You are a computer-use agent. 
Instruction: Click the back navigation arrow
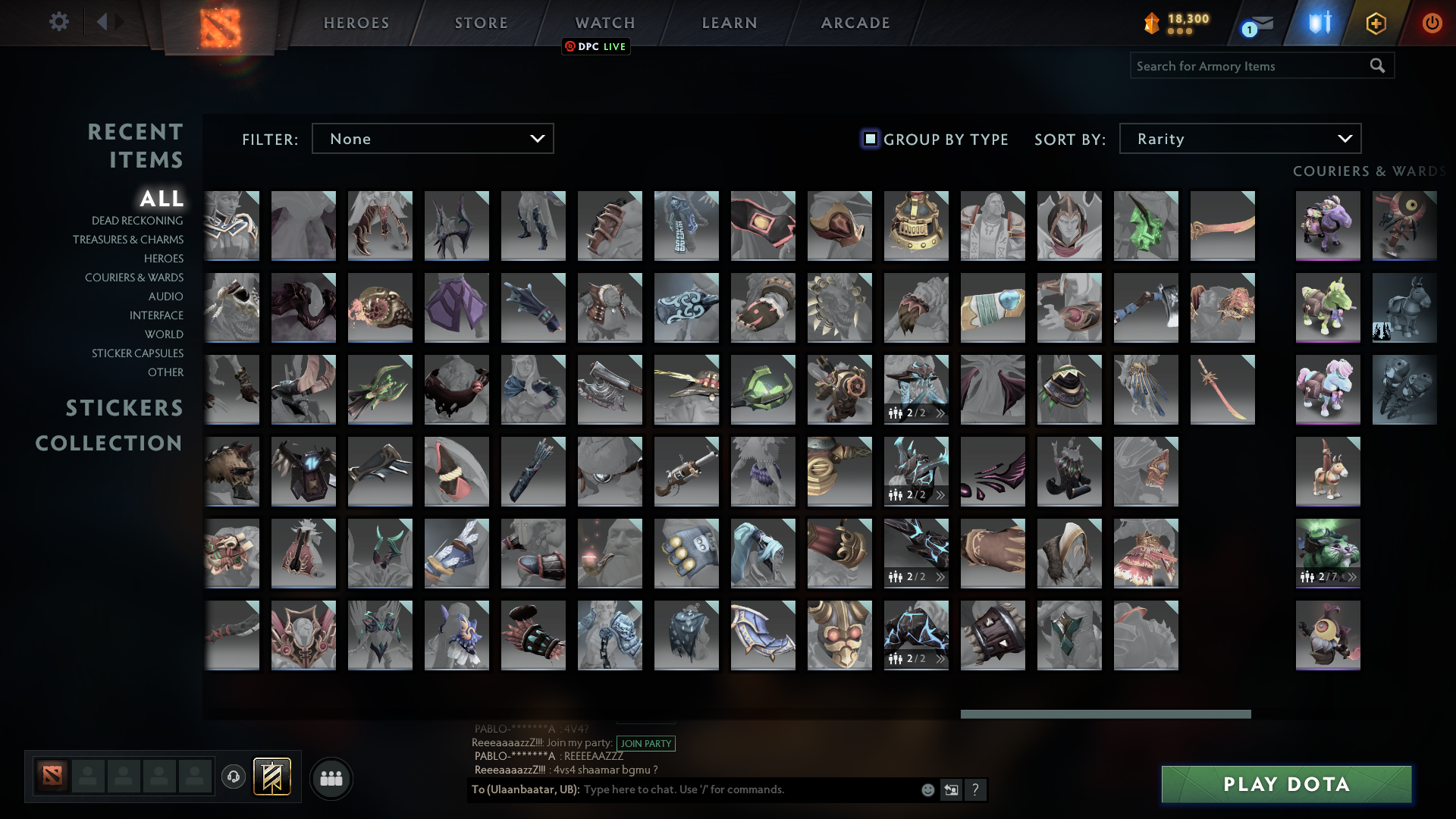click(104, 22)
